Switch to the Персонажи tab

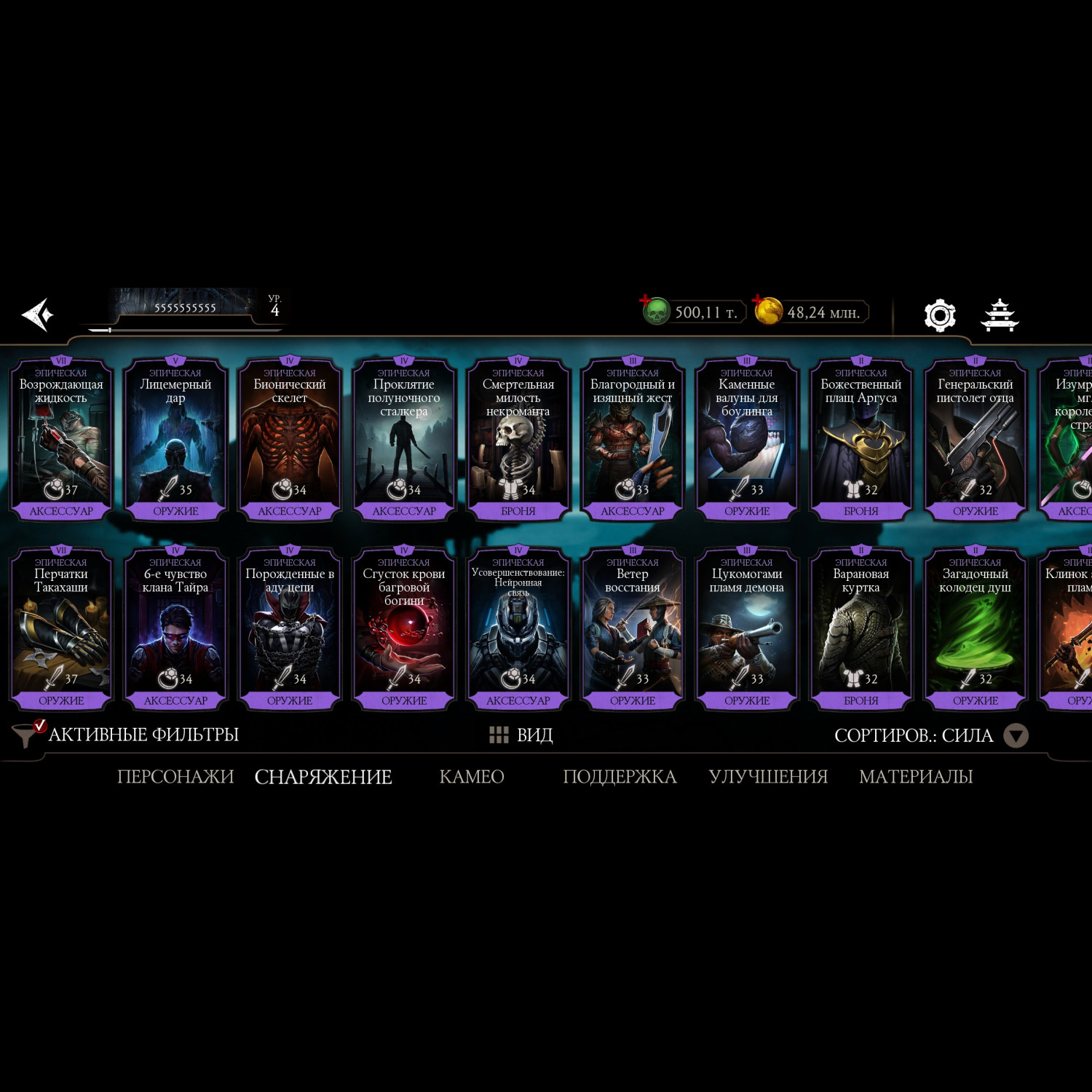(x=175, y=777)
